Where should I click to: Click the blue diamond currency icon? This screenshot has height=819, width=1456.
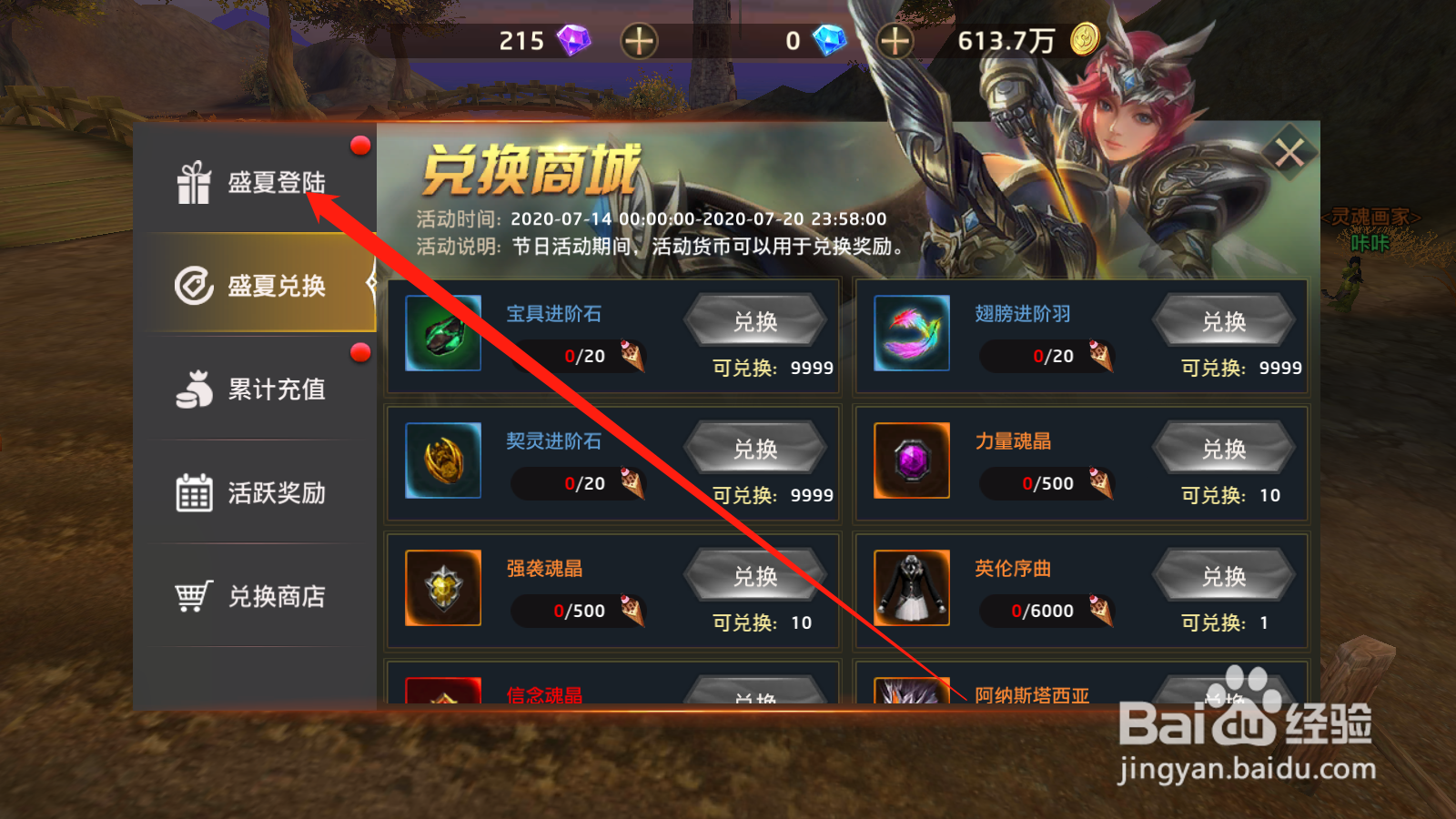tap(829, 40)
